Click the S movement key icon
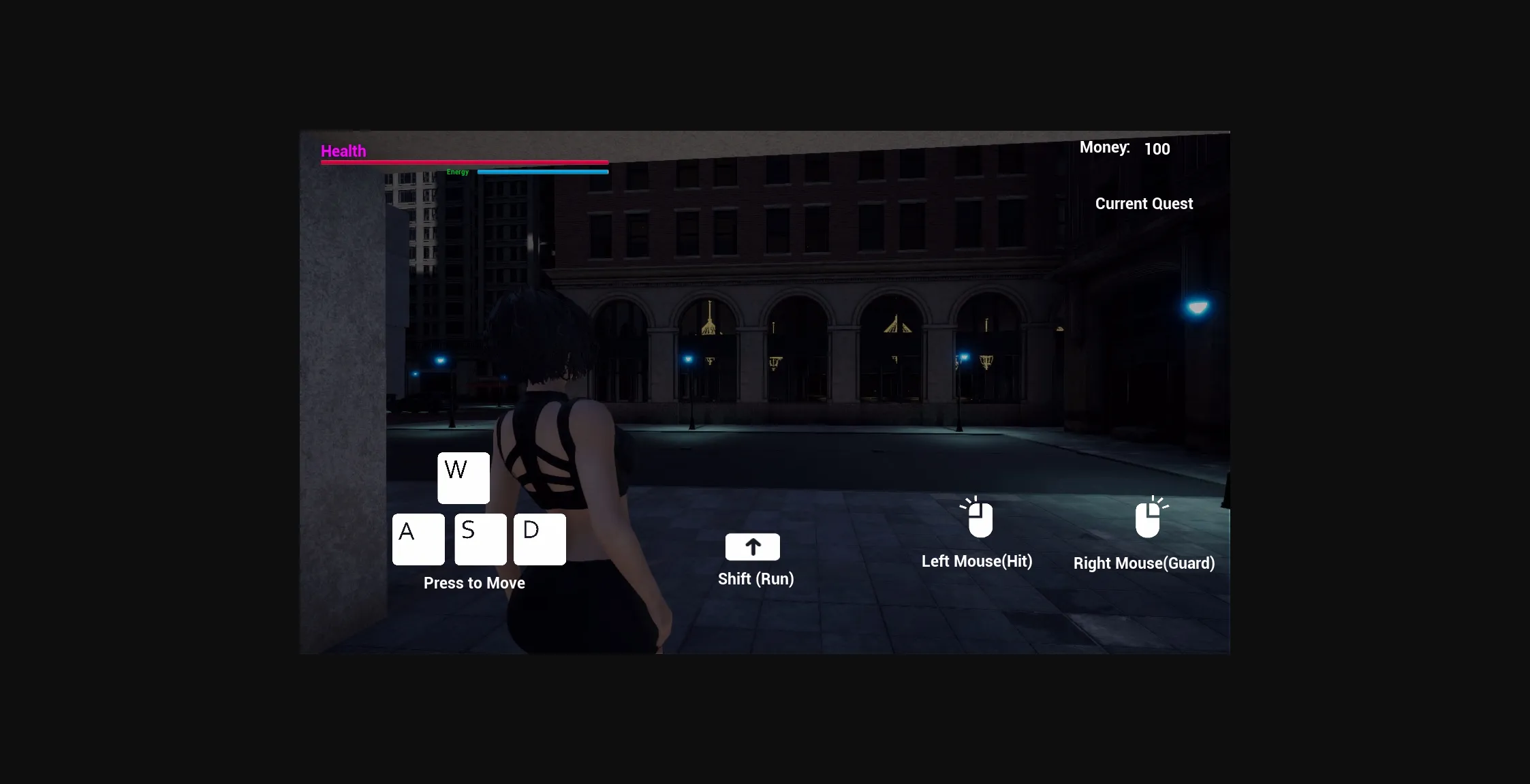 (480, 539)
